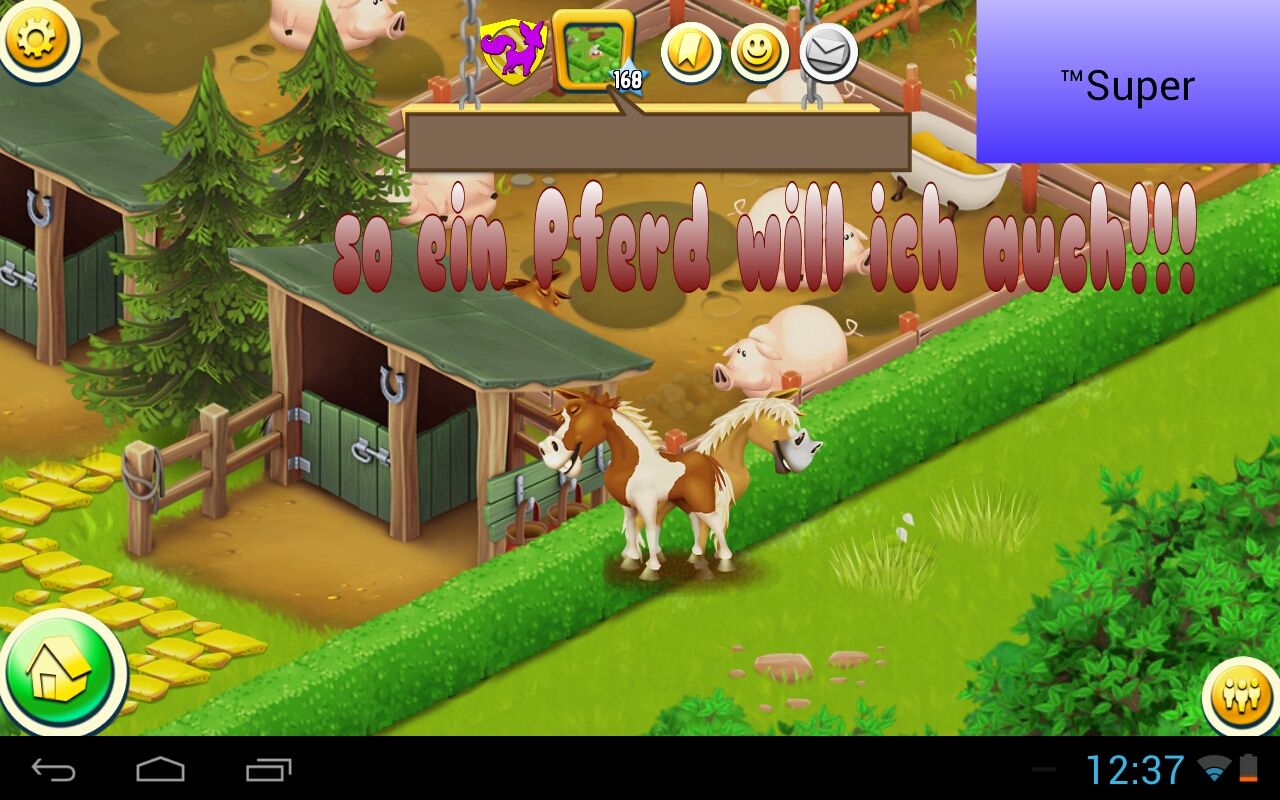Tap the yellow ribbon achievements coin
This screenshot has height=800, width=1280.
click(692, 53)
